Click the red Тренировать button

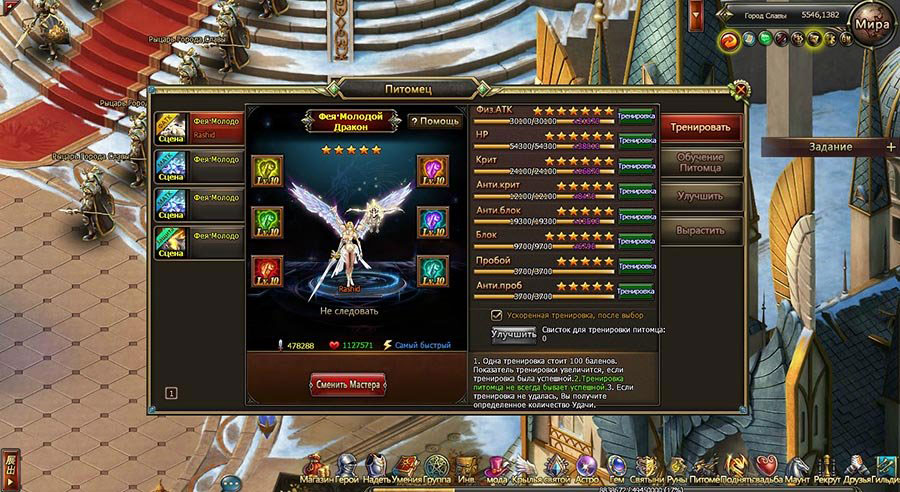[705, 128]
